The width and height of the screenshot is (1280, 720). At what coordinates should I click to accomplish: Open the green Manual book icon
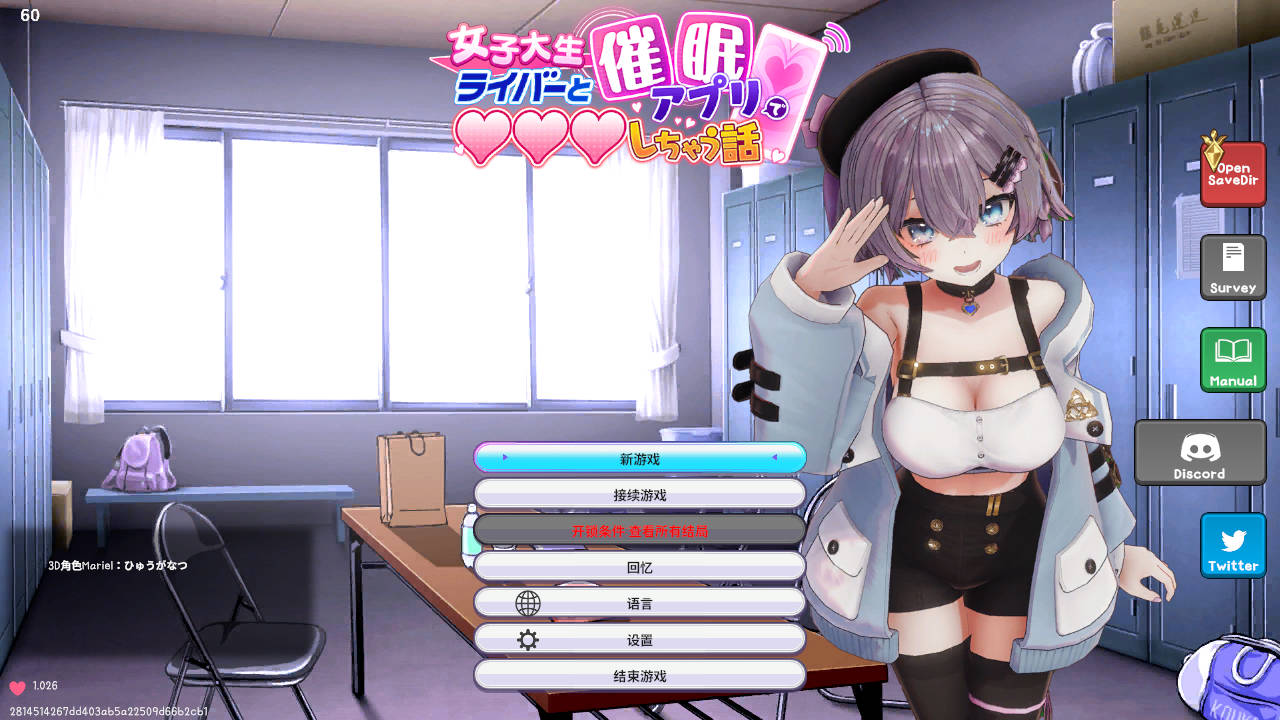1233,360
